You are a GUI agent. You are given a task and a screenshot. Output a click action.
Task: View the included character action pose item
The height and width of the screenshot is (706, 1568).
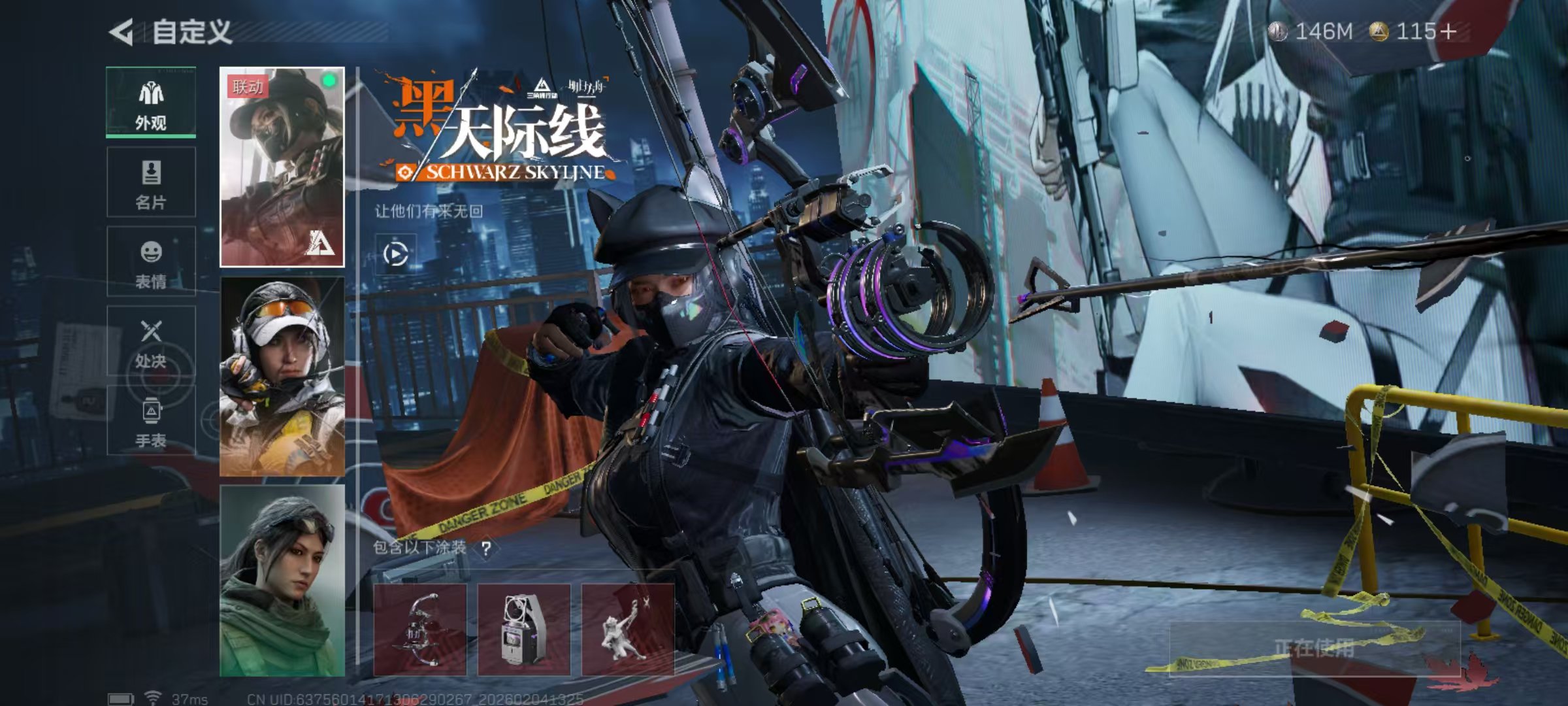point(627,629)
